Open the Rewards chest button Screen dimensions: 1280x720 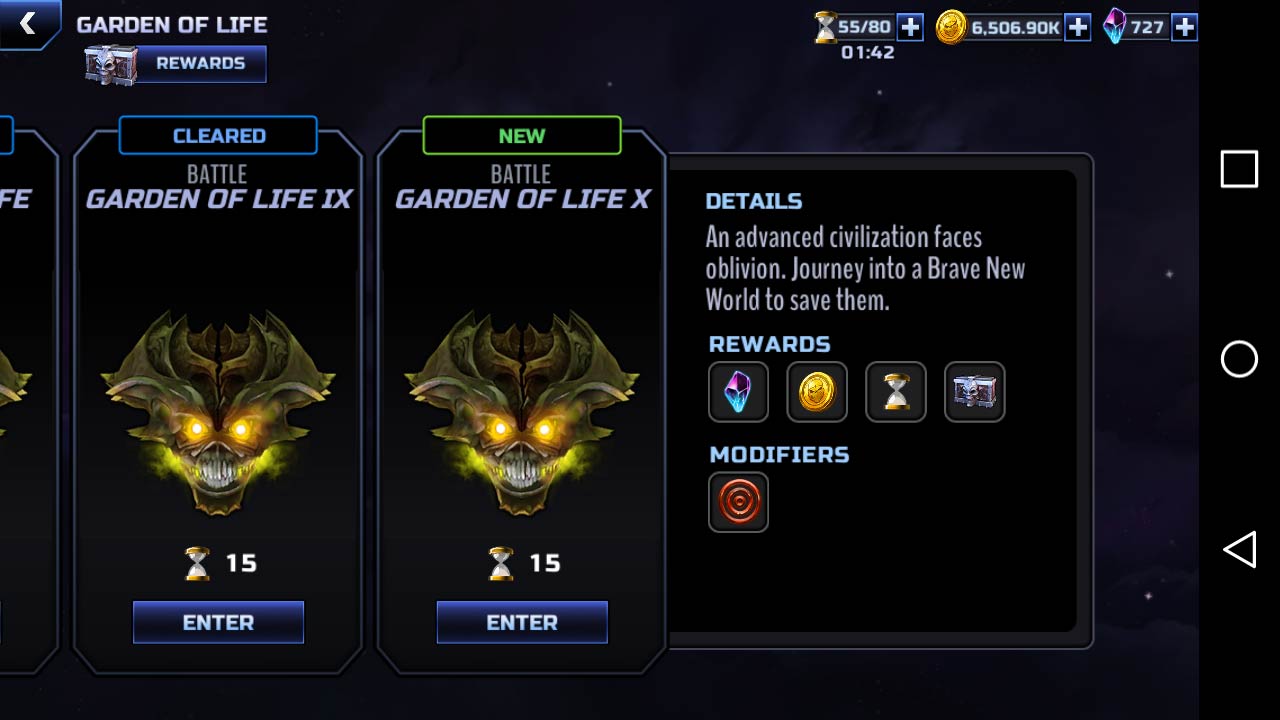point(176,63)
